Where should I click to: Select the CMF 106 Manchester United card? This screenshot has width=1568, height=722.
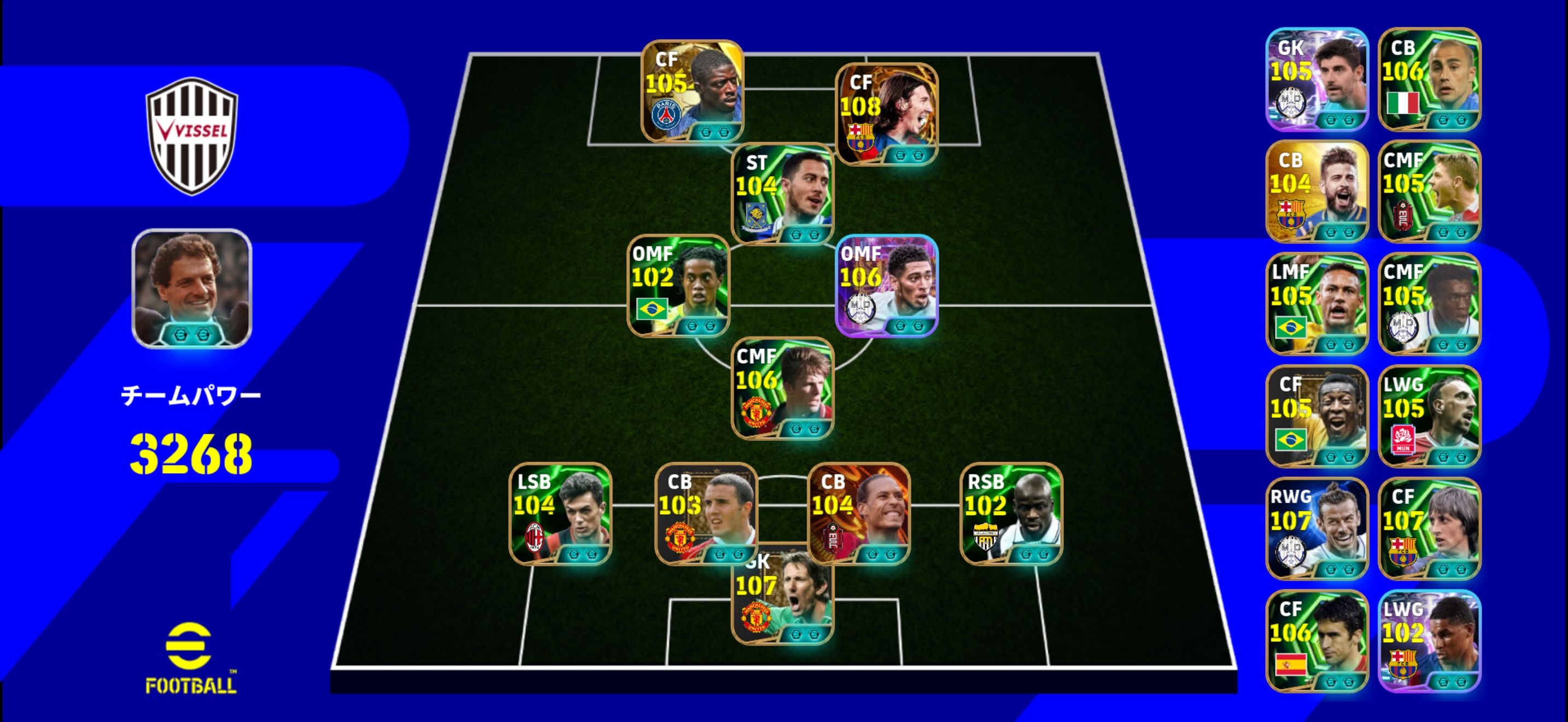tap(782, 388)
